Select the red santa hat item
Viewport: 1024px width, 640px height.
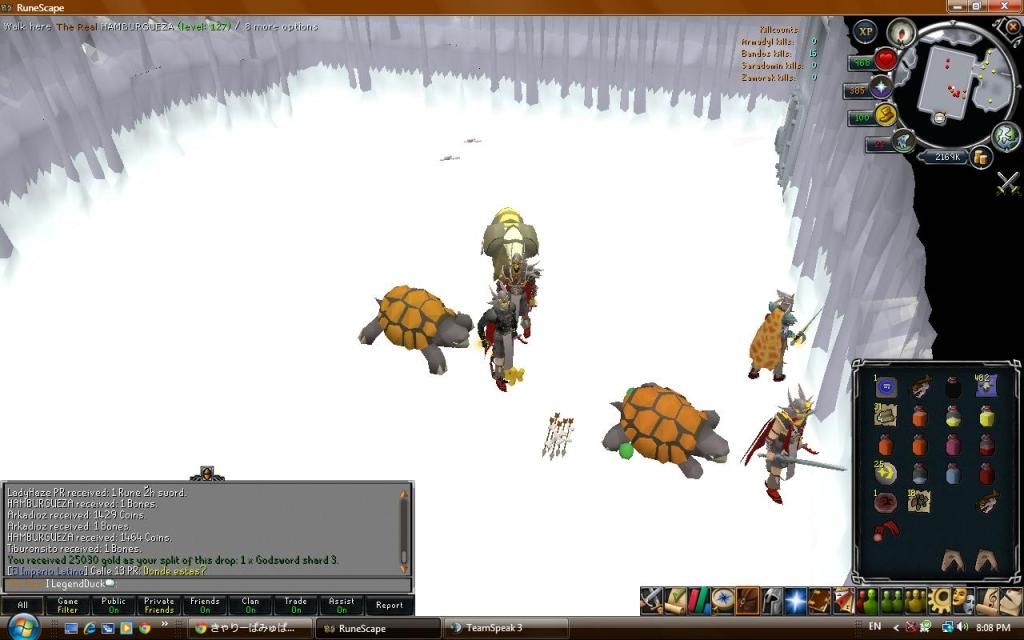[x=886, y=529]
